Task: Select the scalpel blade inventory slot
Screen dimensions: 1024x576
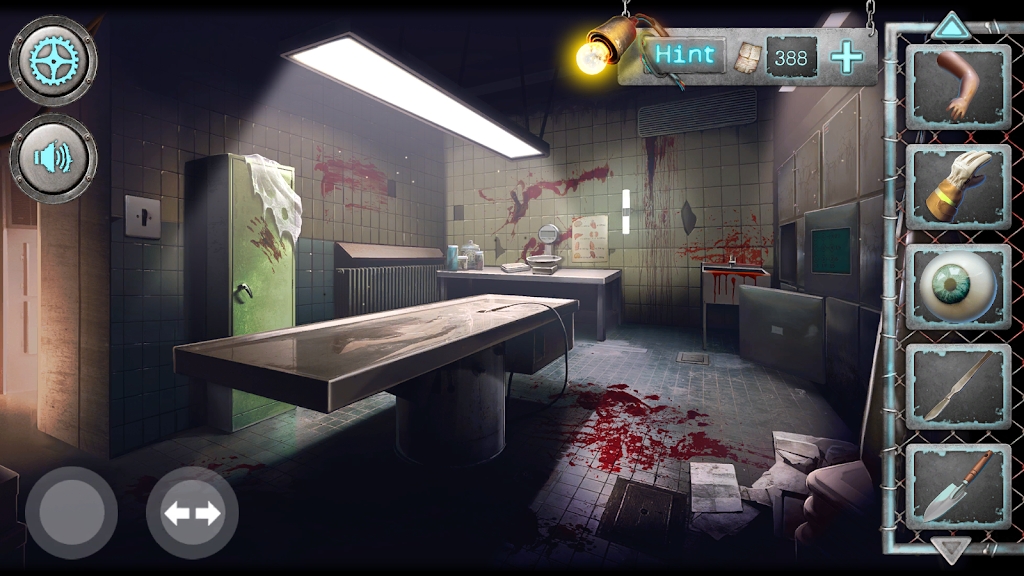Action: [957, 385]
